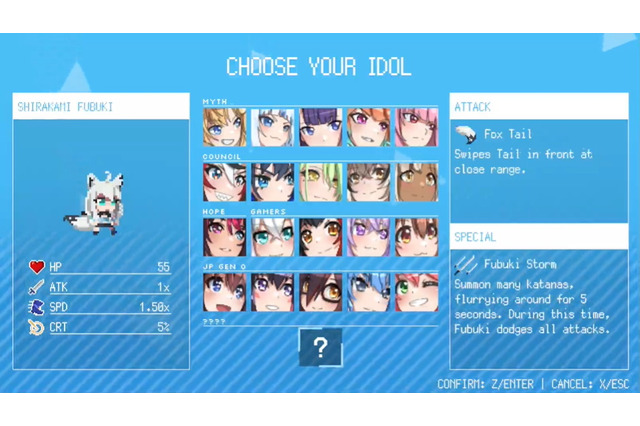The height and width of the screenshot is (426, 640).
Task: Pick Ninomae Ina'nis from the Myth row
Action: tap(320, 128)
